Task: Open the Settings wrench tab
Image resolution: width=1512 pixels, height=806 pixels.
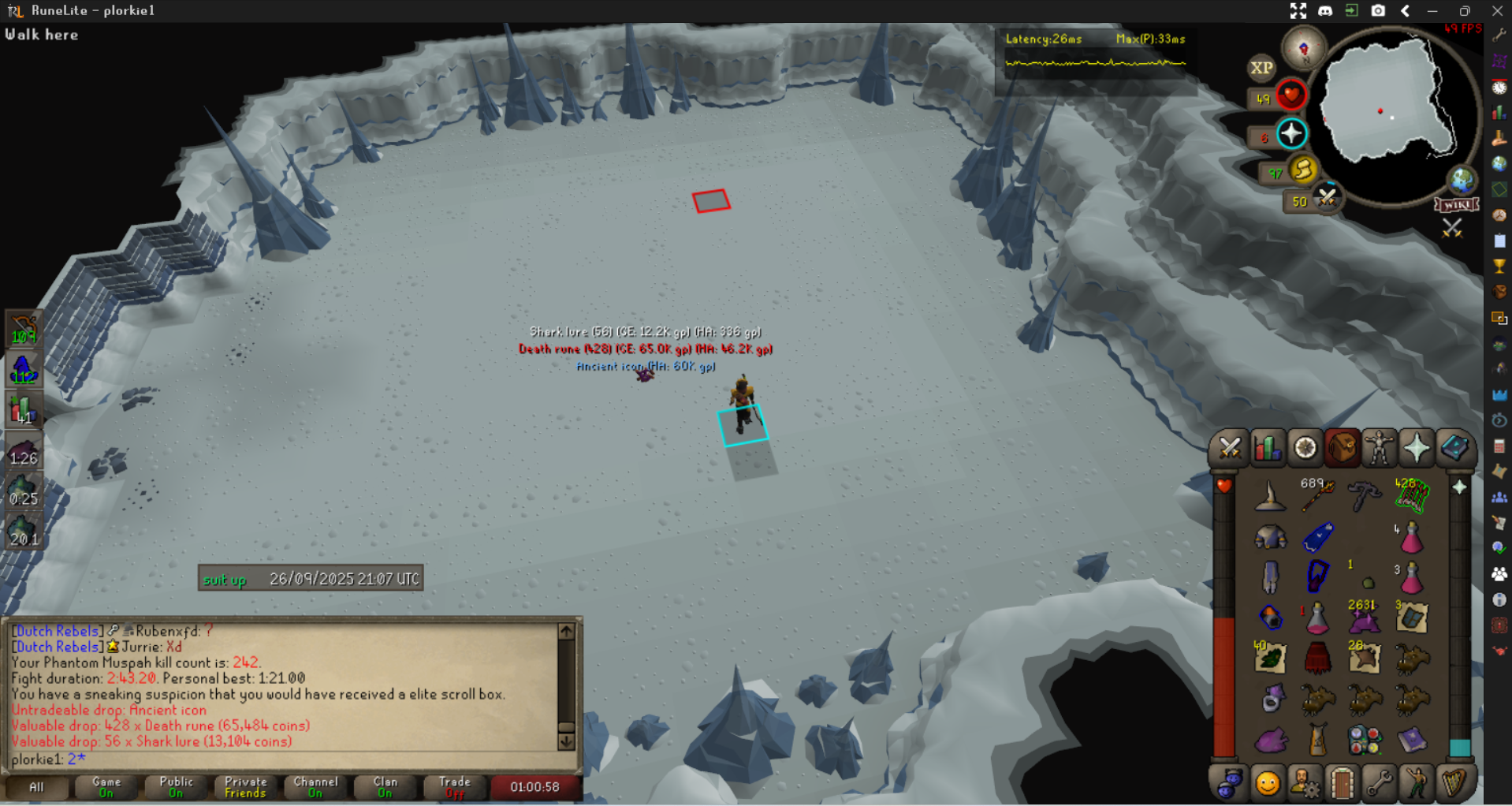Action: pyautogui.click(x=1379, y=784)
